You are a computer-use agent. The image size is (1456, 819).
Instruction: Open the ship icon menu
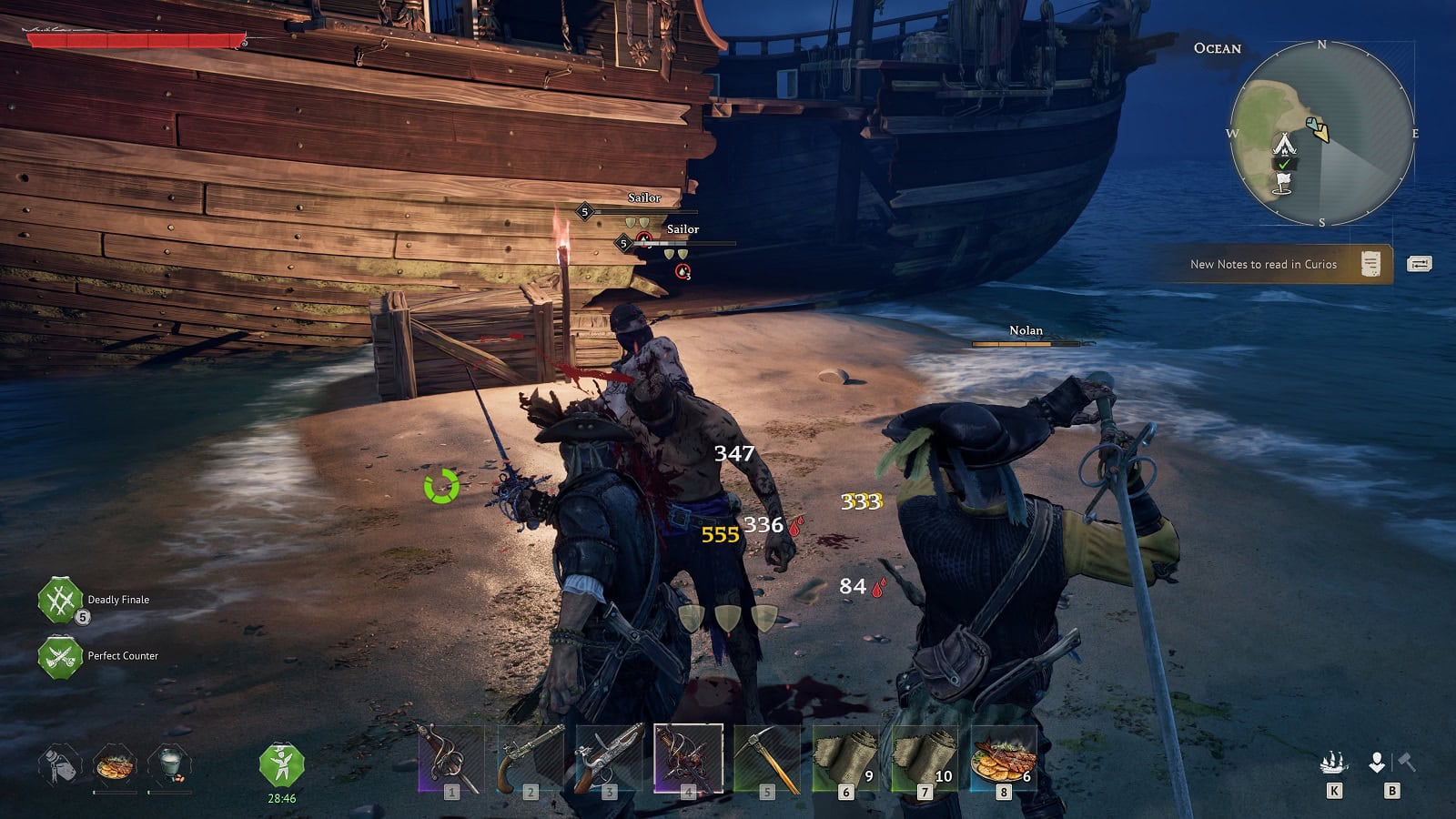[x=1333, y=763]
